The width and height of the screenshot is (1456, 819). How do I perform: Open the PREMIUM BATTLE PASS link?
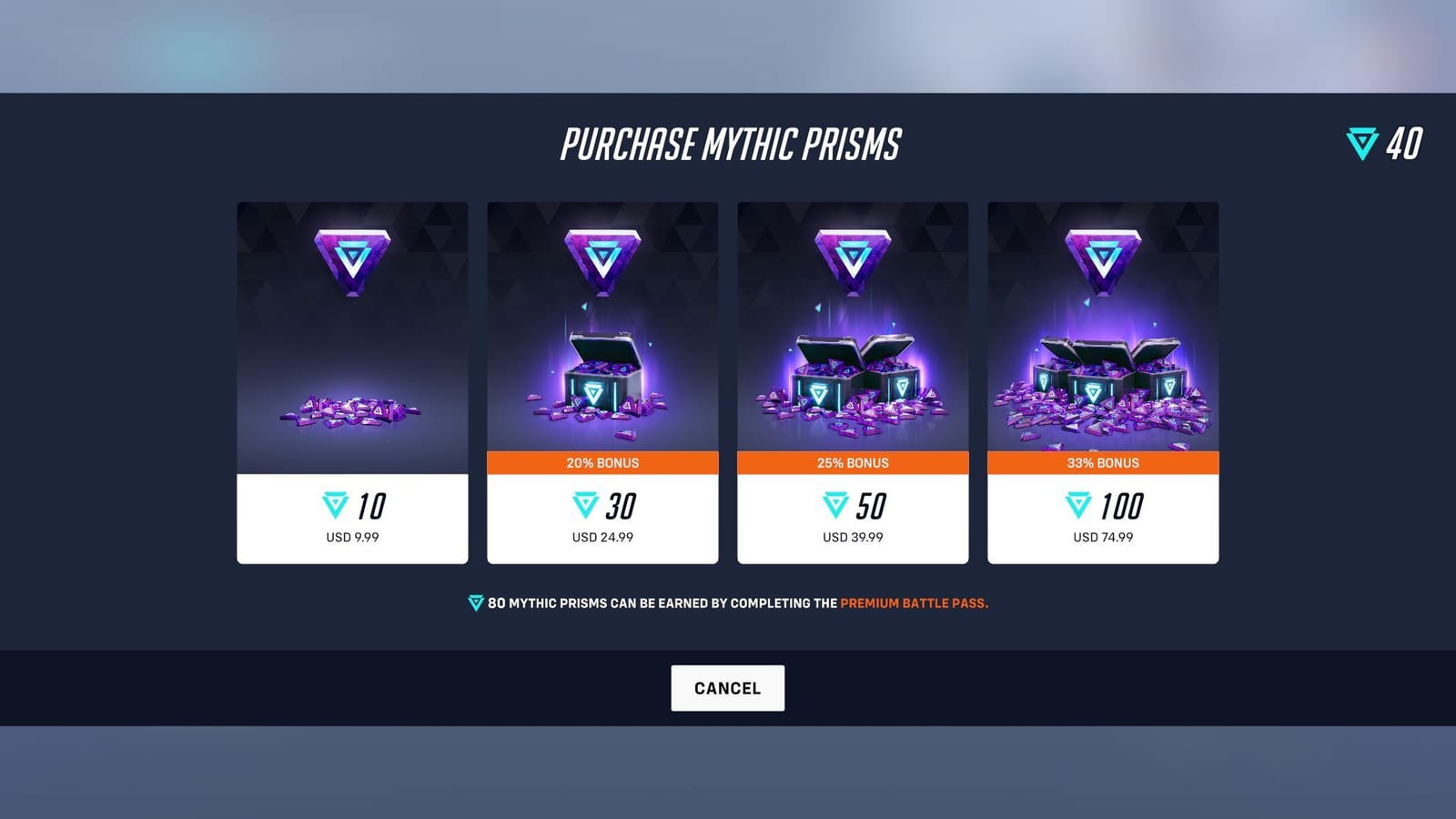click(x=915, y=602)
